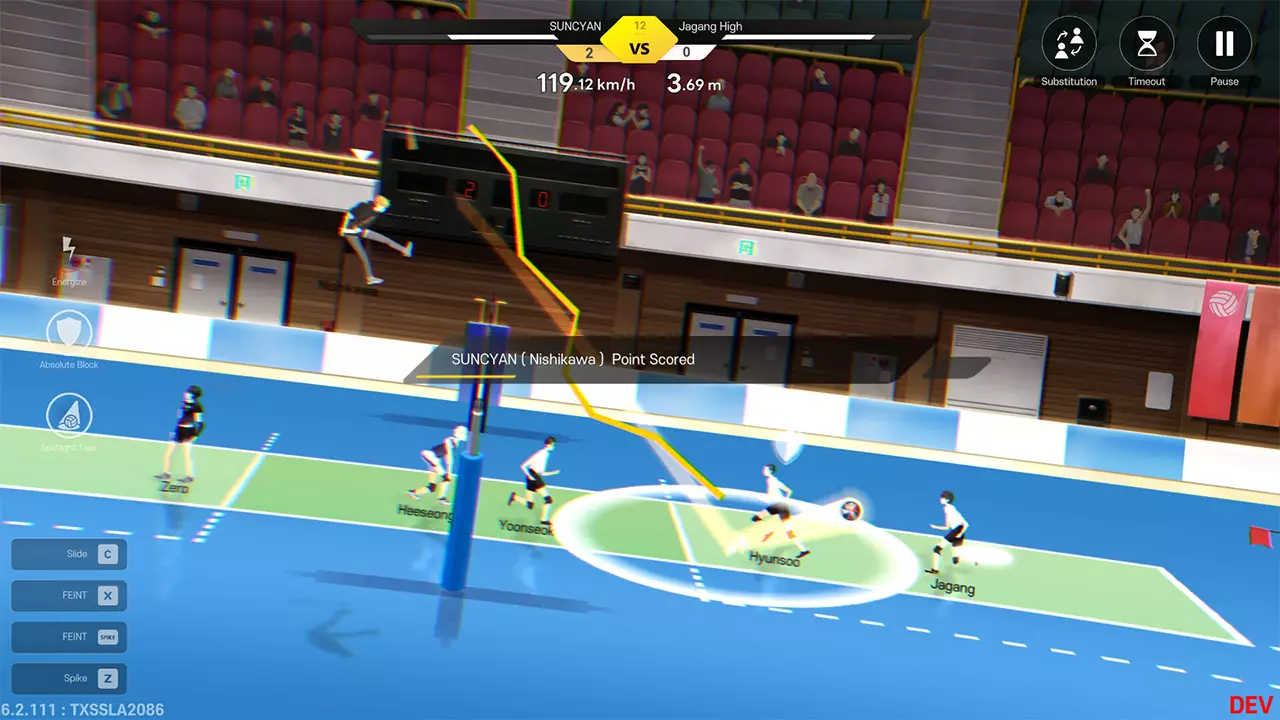Viewport: 1280px width, 720px height.
Task: Select the Slide action button
Action: (x=69, y=554)
